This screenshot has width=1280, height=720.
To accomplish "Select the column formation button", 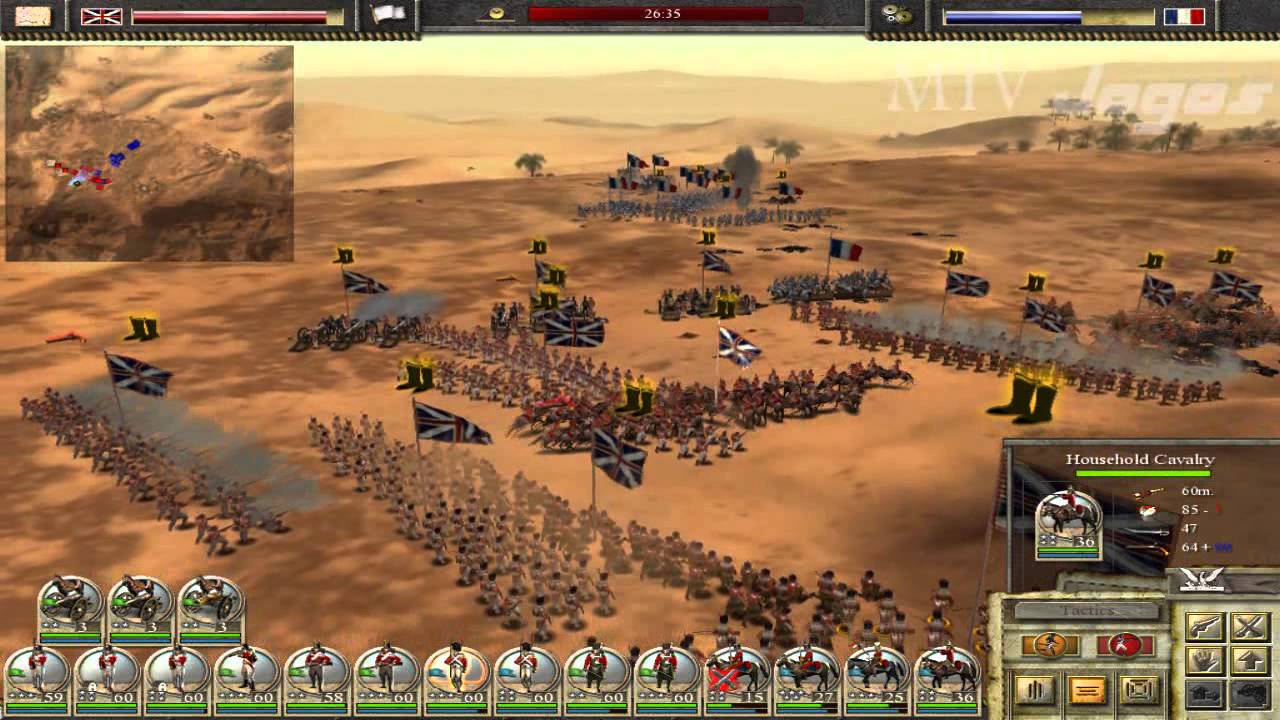I will tap(1035, 690).
